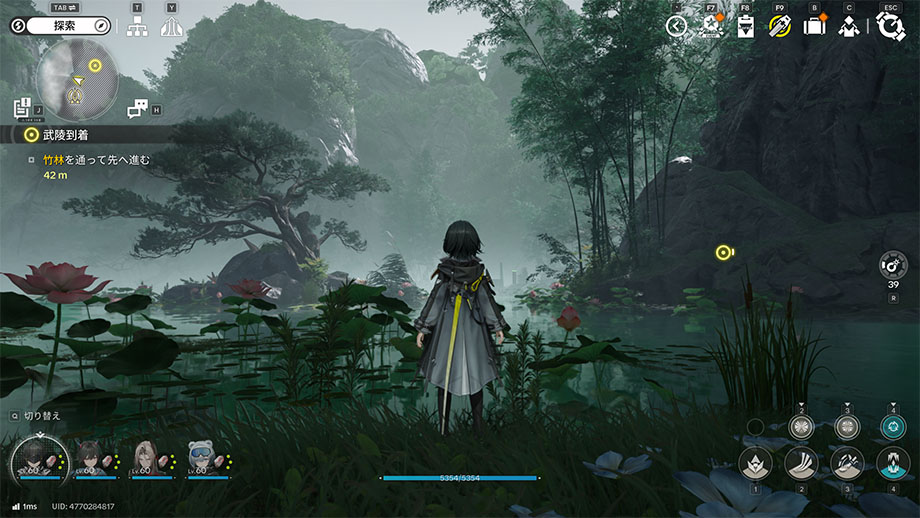Use the quick item showing count 39
The width and height of the screenshot is (920, 518).
coord(892,265)
